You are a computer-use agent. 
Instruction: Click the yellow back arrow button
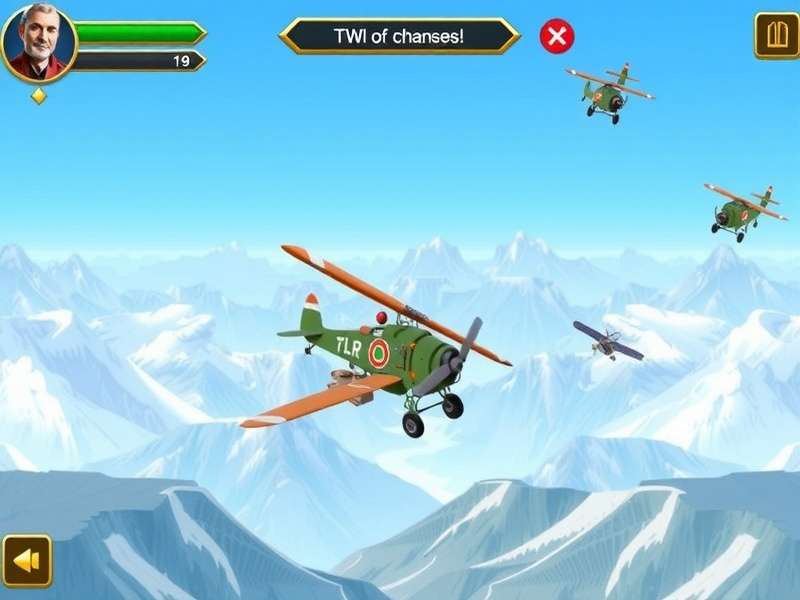26,560
